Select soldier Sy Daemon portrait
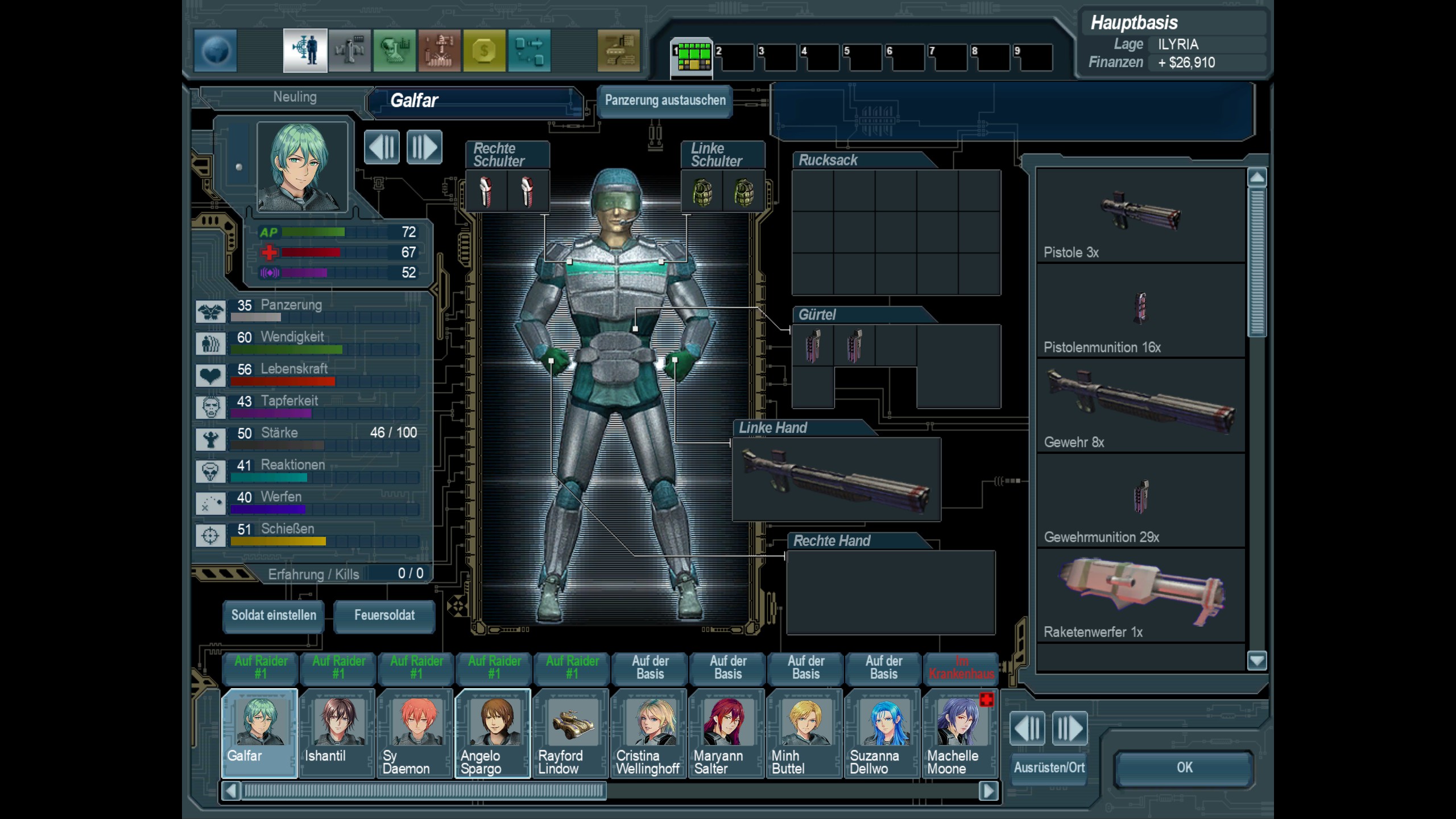This screenshot has height=819, width=1456. click(415, 732)
